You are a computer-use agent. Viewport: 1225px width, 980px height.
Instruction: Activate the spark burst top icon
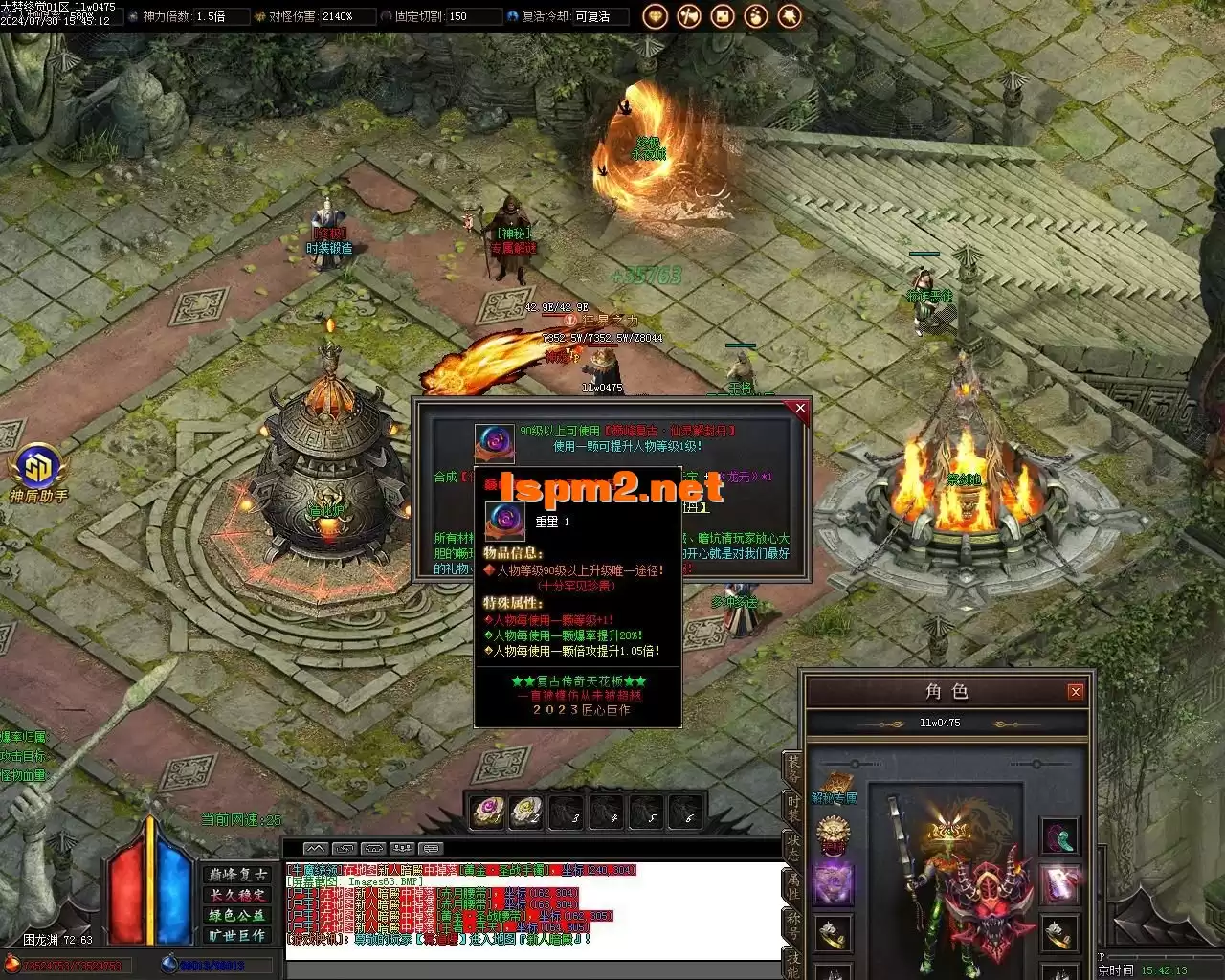(x=790, y=16)
